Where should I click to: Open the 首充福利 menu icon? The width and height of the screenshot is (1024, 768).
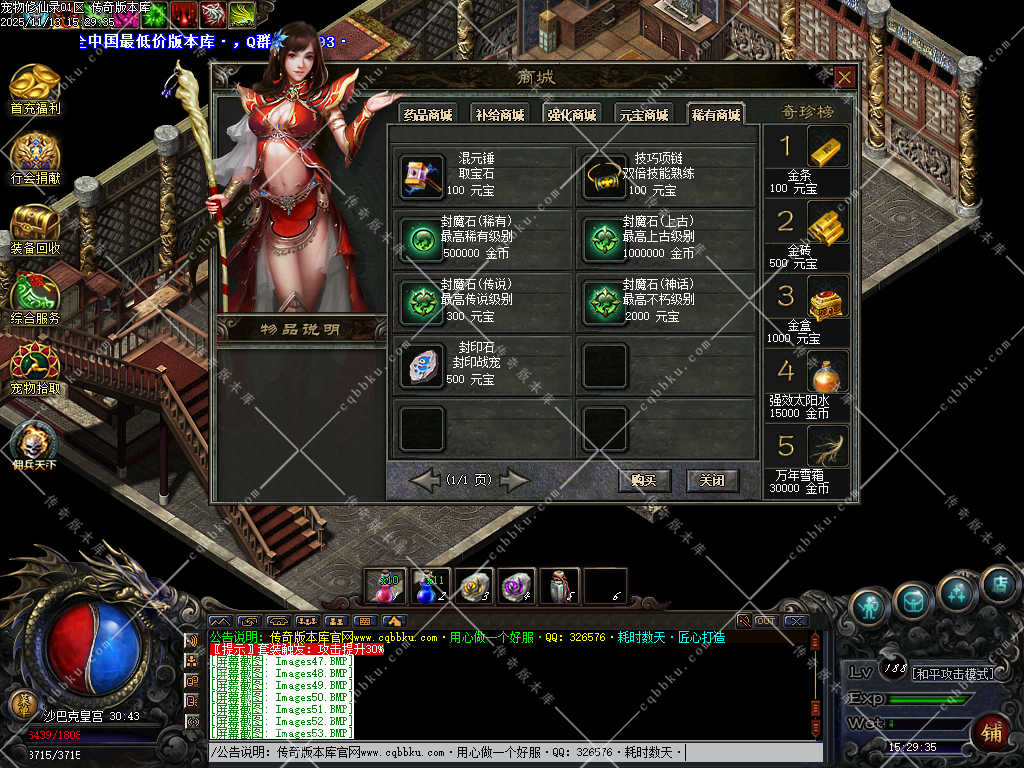coord(35,88)
